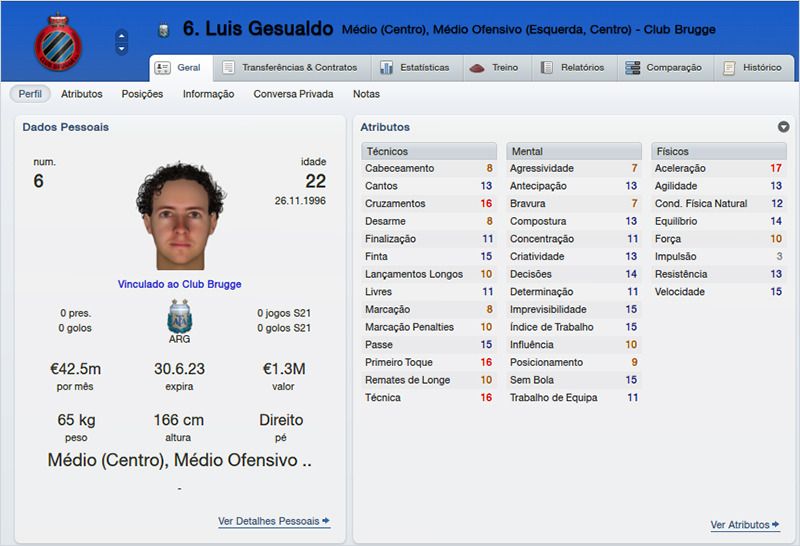Select the Perfil sub-section
The image size is (800, 546).
pos(31,94)
